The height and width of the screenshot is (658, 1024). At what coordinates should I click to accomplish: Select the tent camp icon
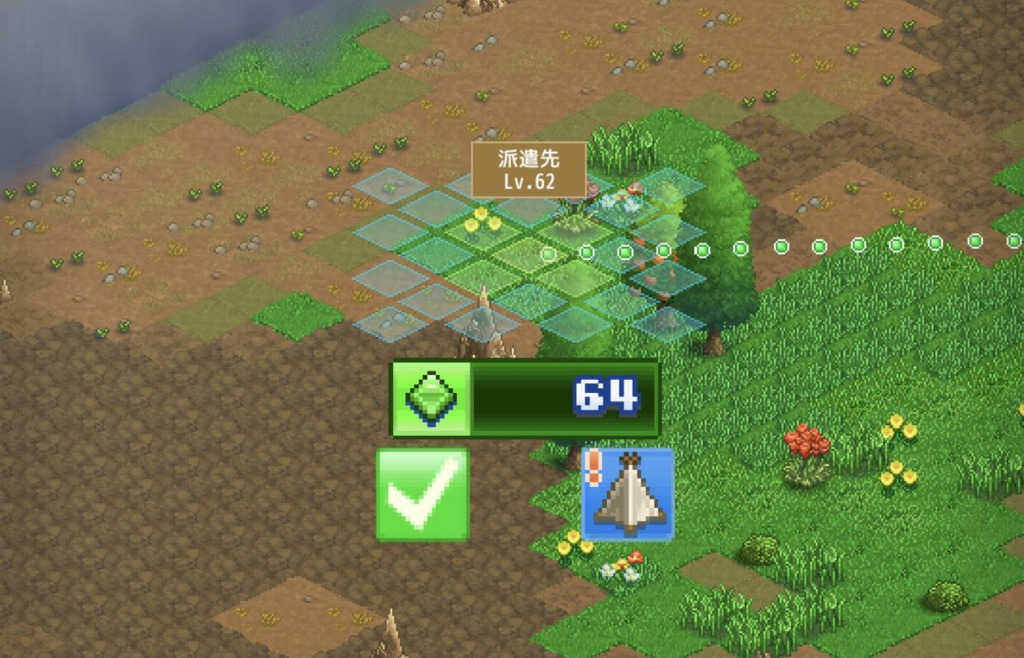[x=628, y=494]
